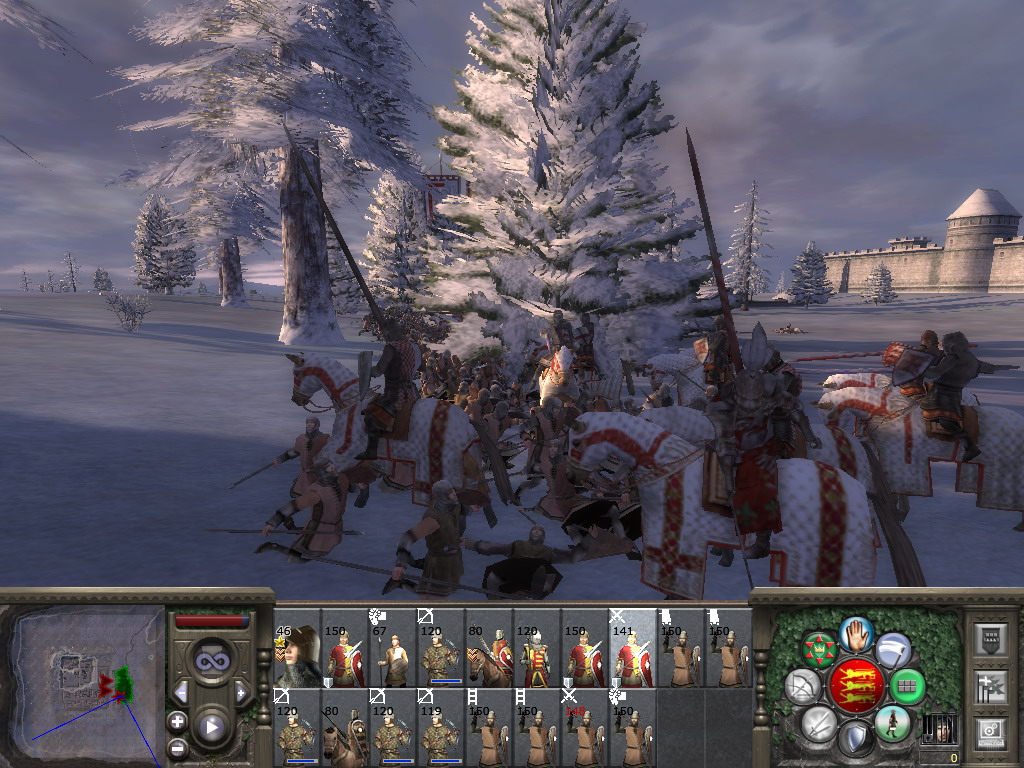This screenshot has height=768, width=1024.
Task: Toggle guard mode with the shield icon
Action: (857, 740)
